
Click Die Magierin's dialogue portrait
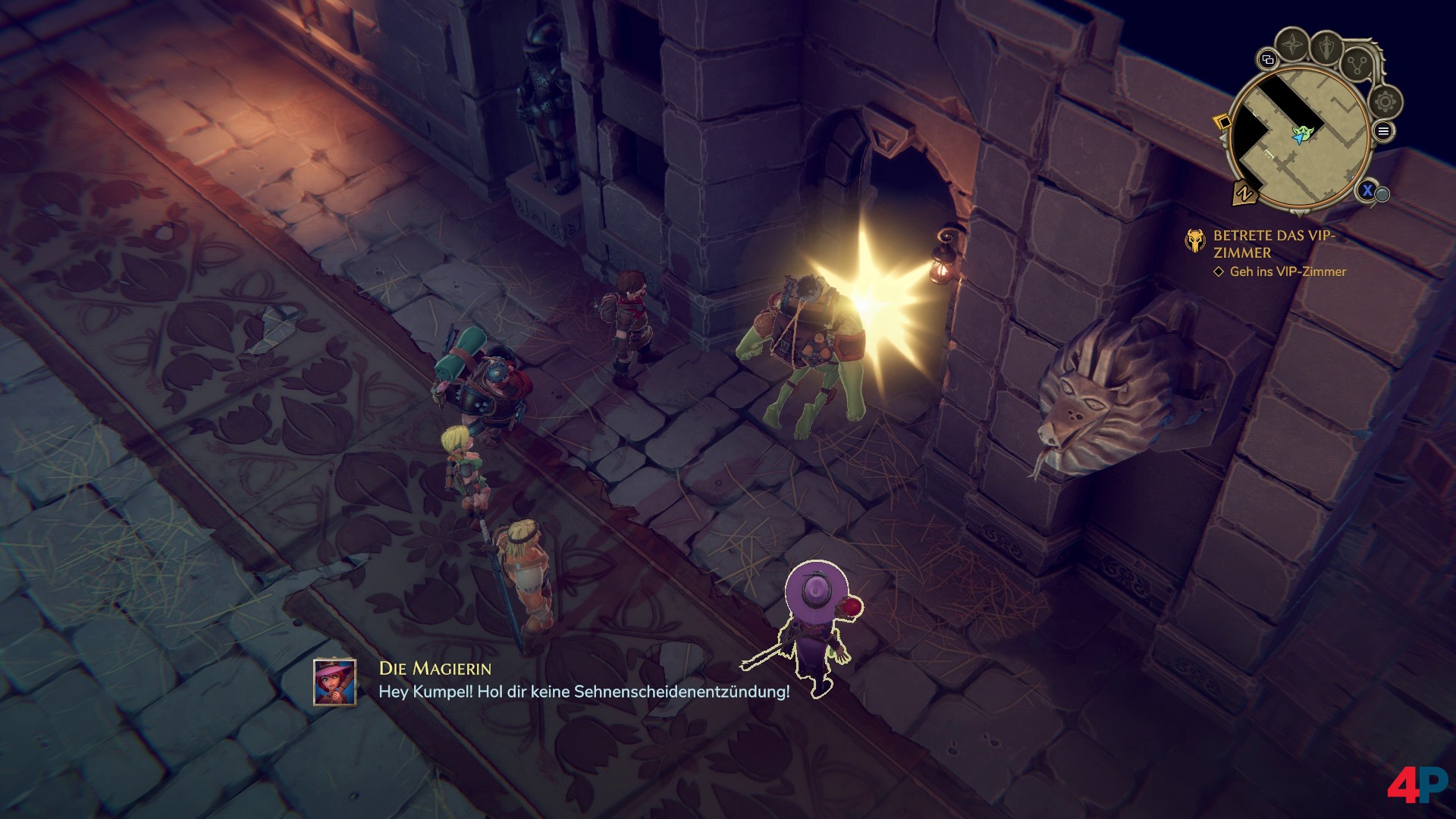pyautogui.click(x=334, y=682)
